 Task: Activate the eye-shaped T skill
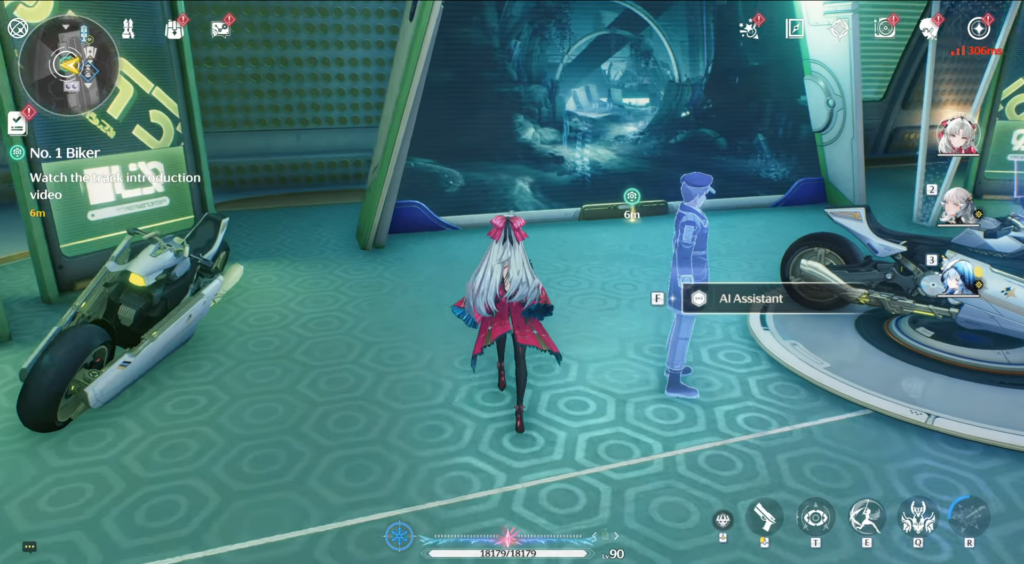(x=815, y=517)
